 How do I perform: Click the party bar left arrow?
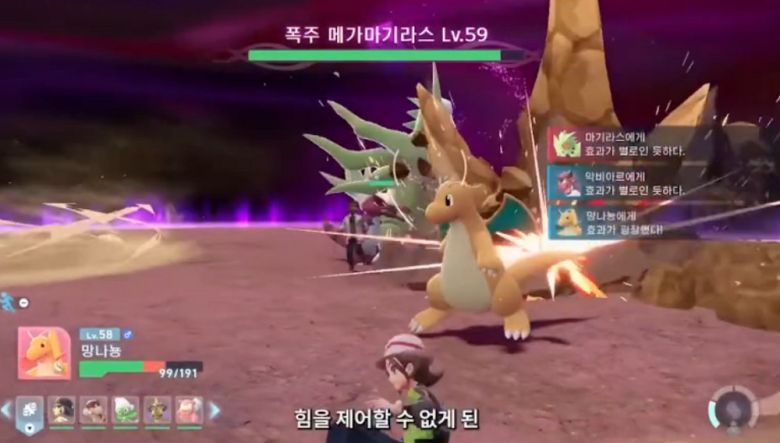click(x=6, y=409)
